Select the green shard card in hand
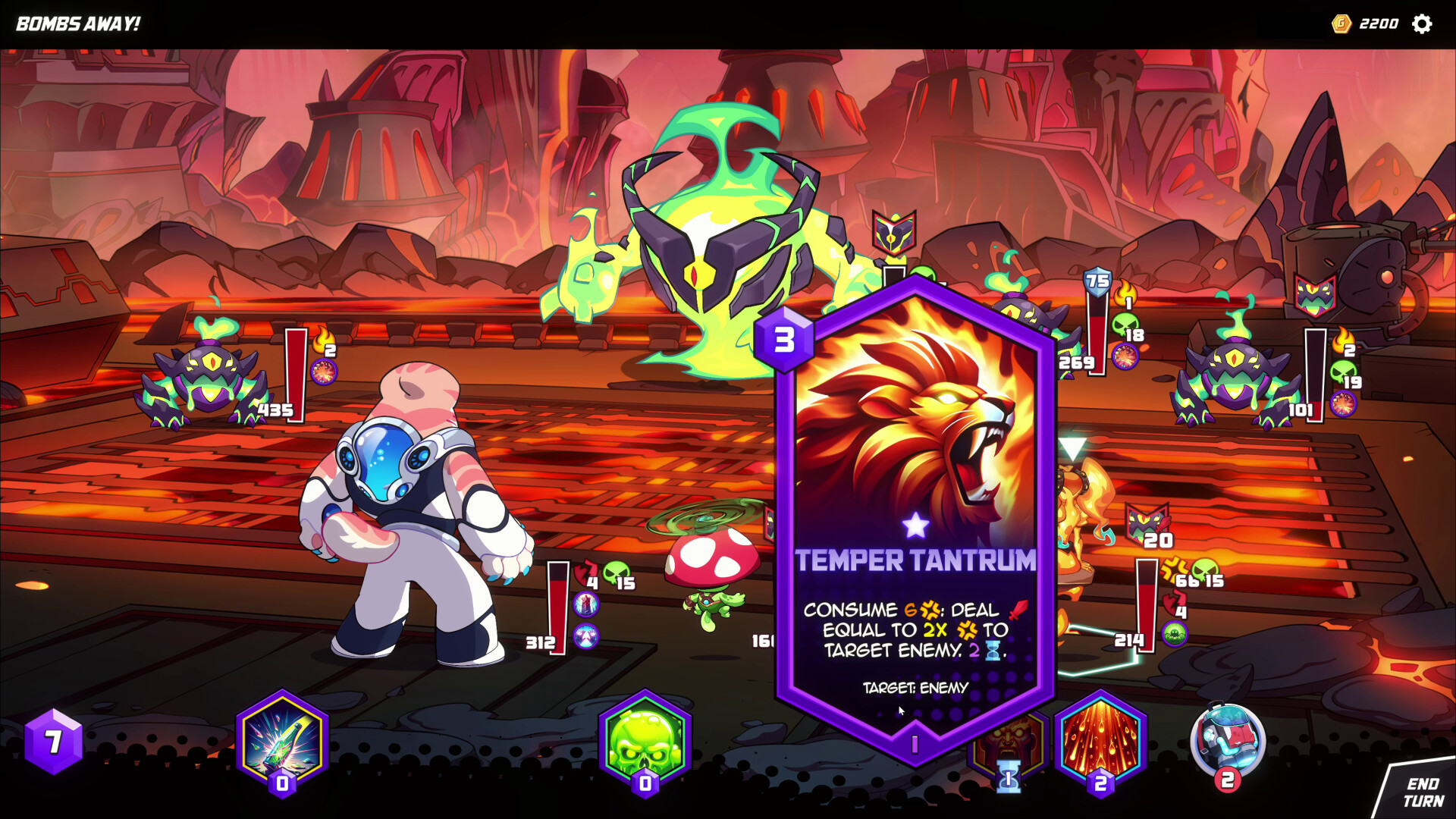1456x819 pixels. (281, 747)
